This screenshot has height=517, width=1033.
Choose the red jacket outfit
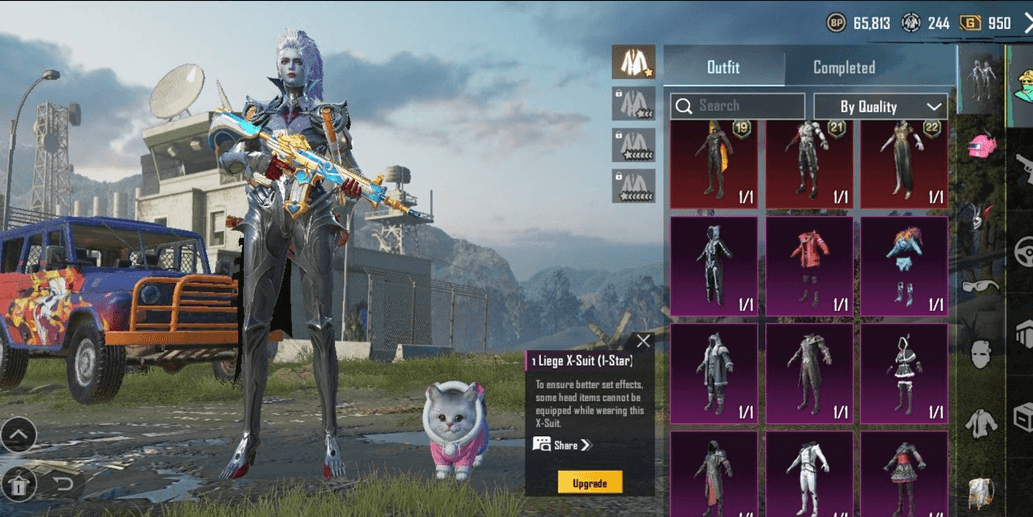click(x=809, y=267)
